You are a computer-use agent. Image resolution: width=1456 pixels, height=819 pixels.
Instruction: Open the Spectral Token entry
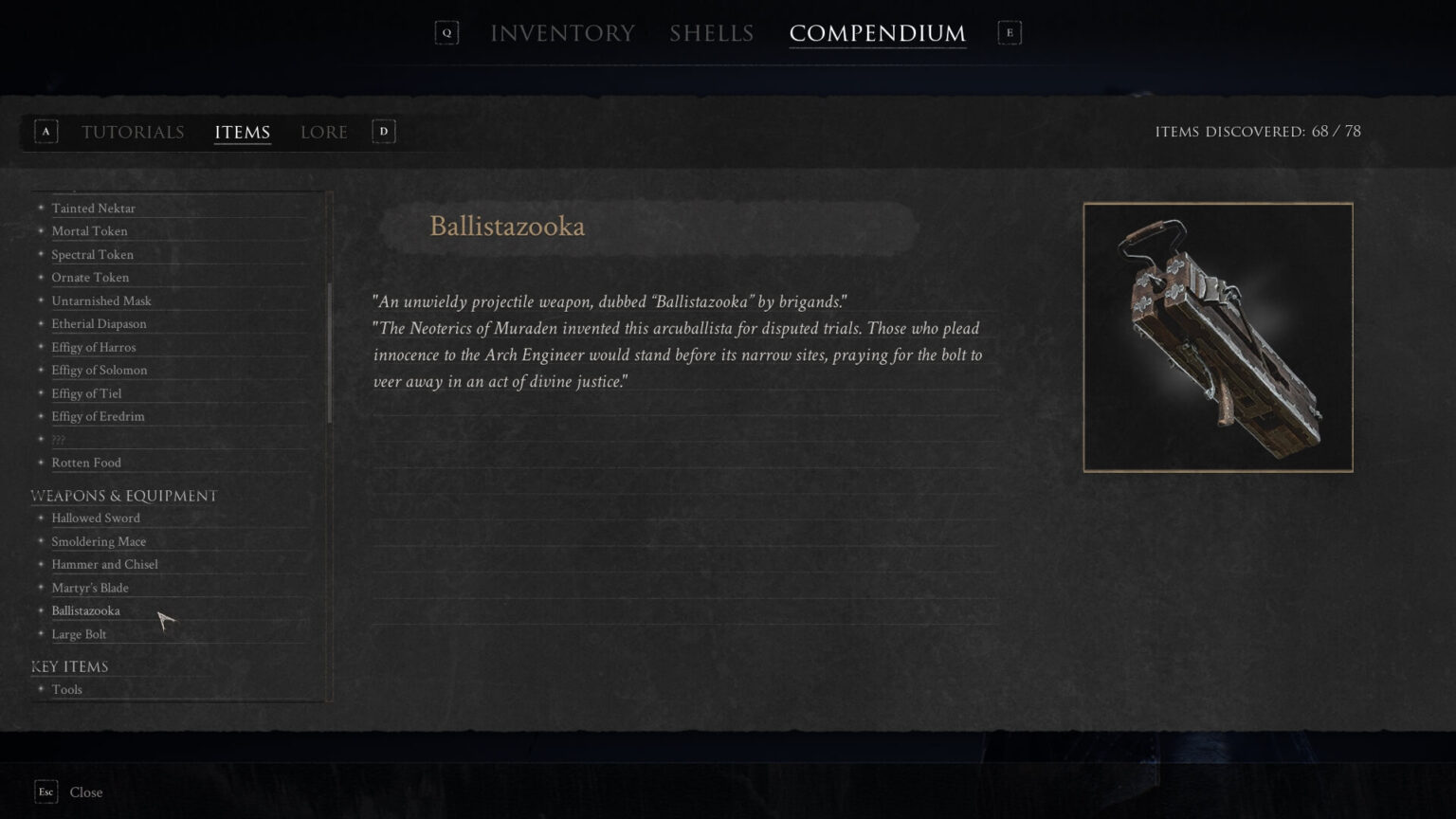(x=92, y=255)
